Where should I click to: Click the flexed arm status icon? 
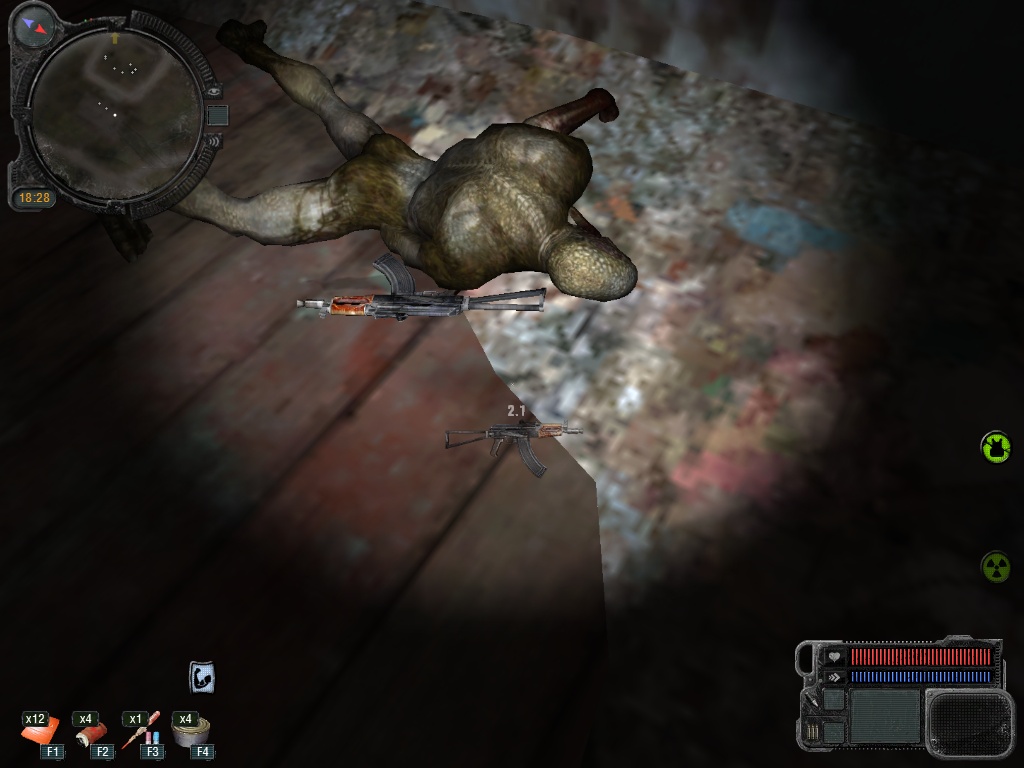[x=202, y=677]
